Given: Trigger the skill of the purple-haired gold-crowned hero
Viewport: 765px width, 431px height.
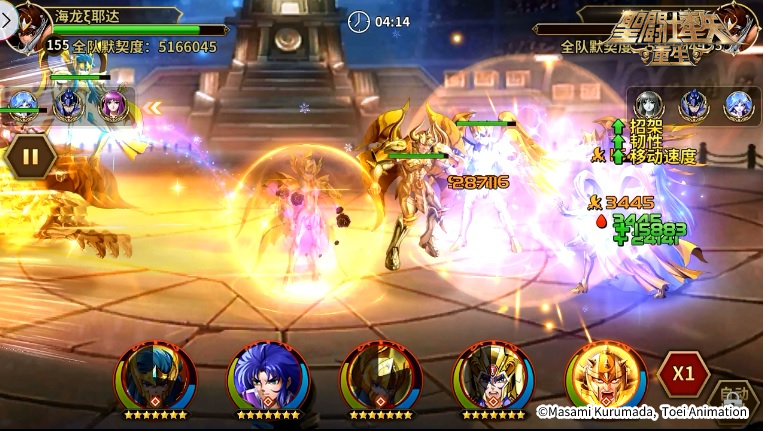Looking at the screenshot, I should tap(491, 377).
